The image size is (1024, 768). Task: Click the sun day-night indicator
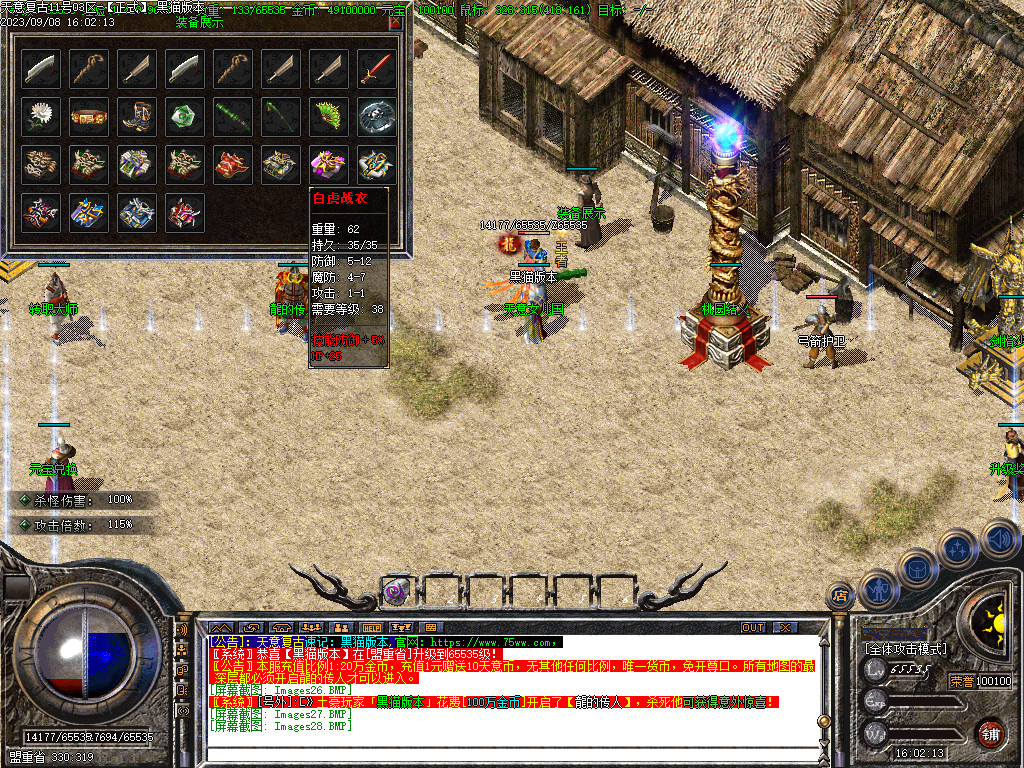pos(993,620)
